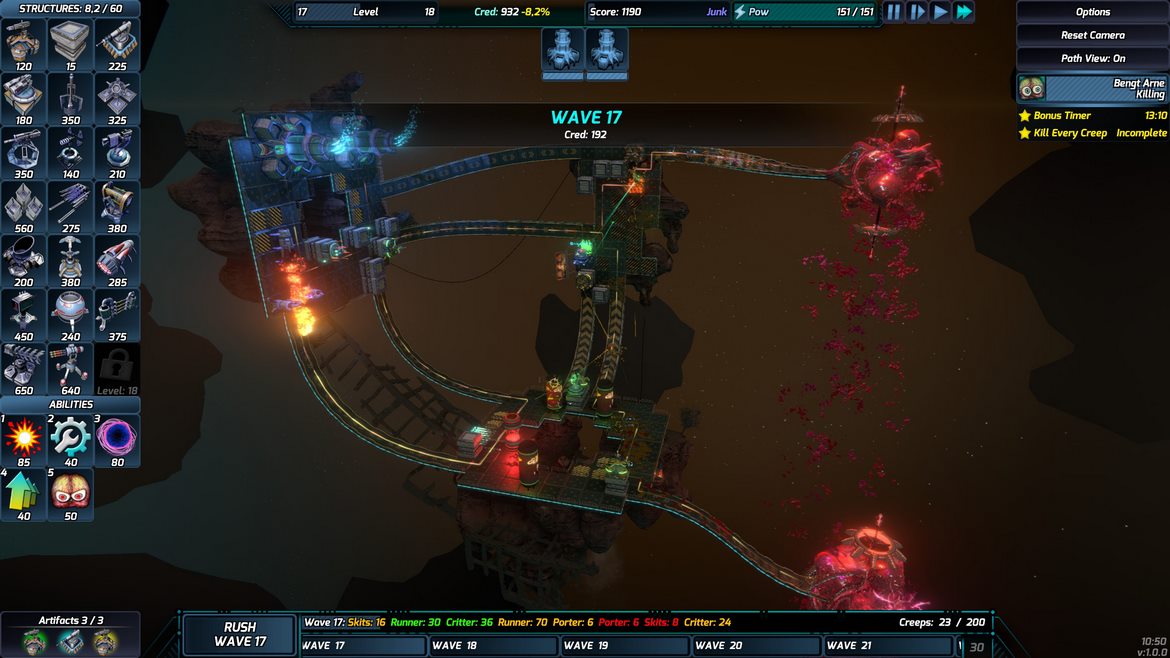Activate the explosion ability costing 85
The image size is (1170, 658).
point(23,439)
